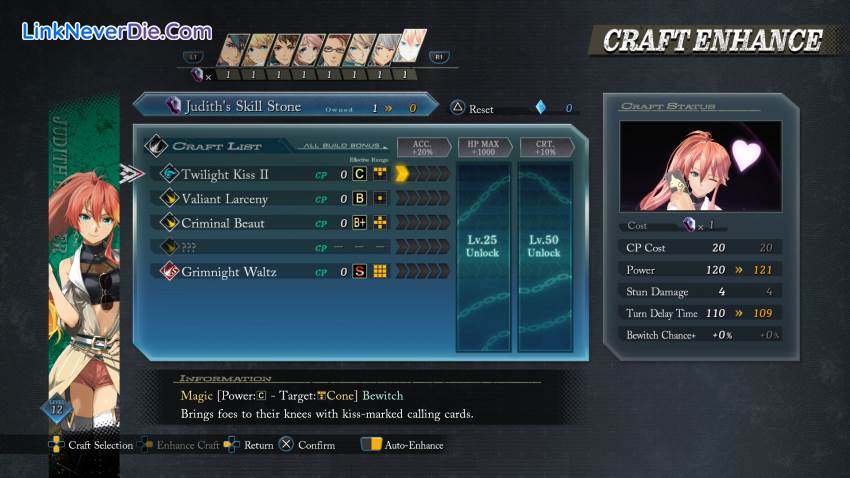Screen dimensions: 850x478
Task: View Judith's craft preview thumbnail
Action: point(700,165)
